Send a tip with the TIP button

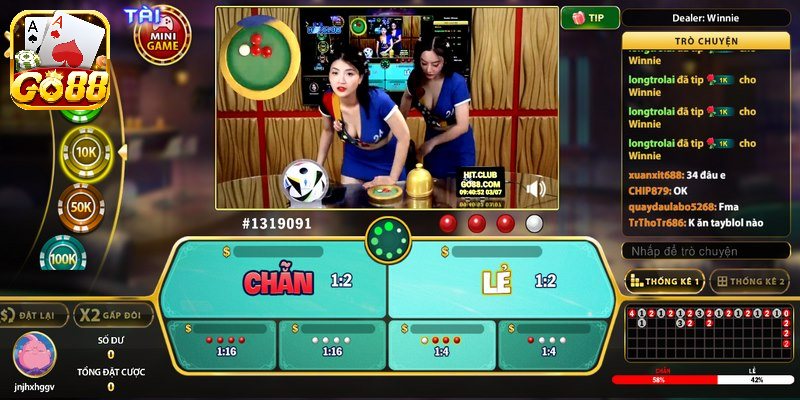tap(590, 18)
